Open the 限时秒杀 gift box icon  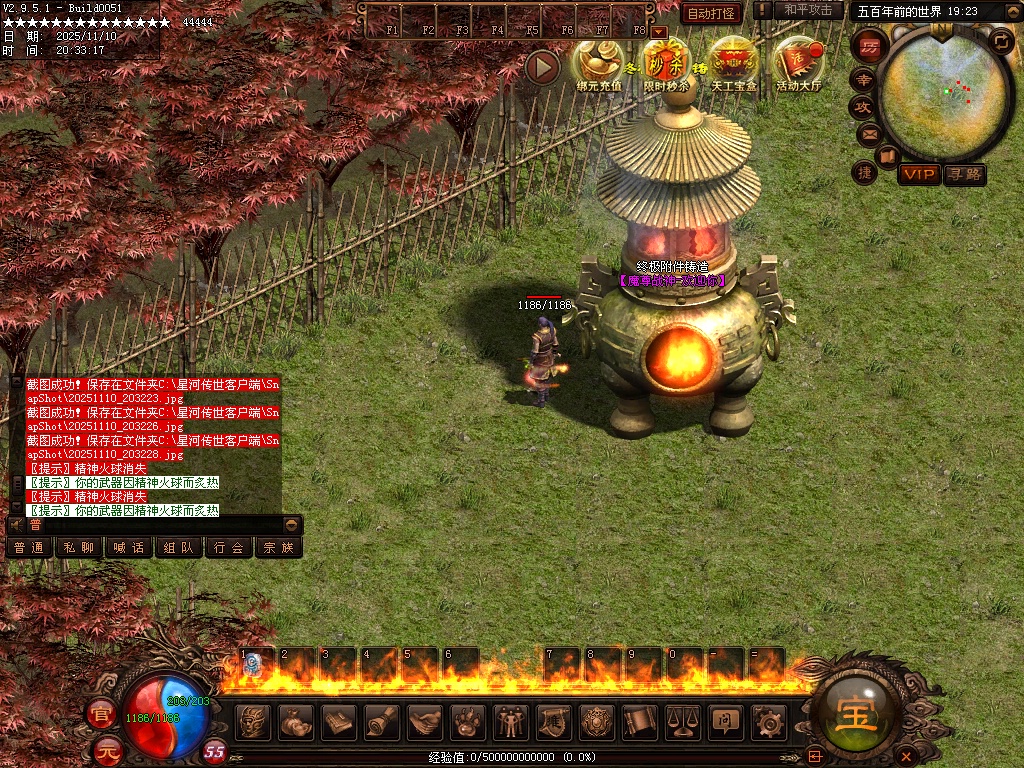click(x=666, y=64)
